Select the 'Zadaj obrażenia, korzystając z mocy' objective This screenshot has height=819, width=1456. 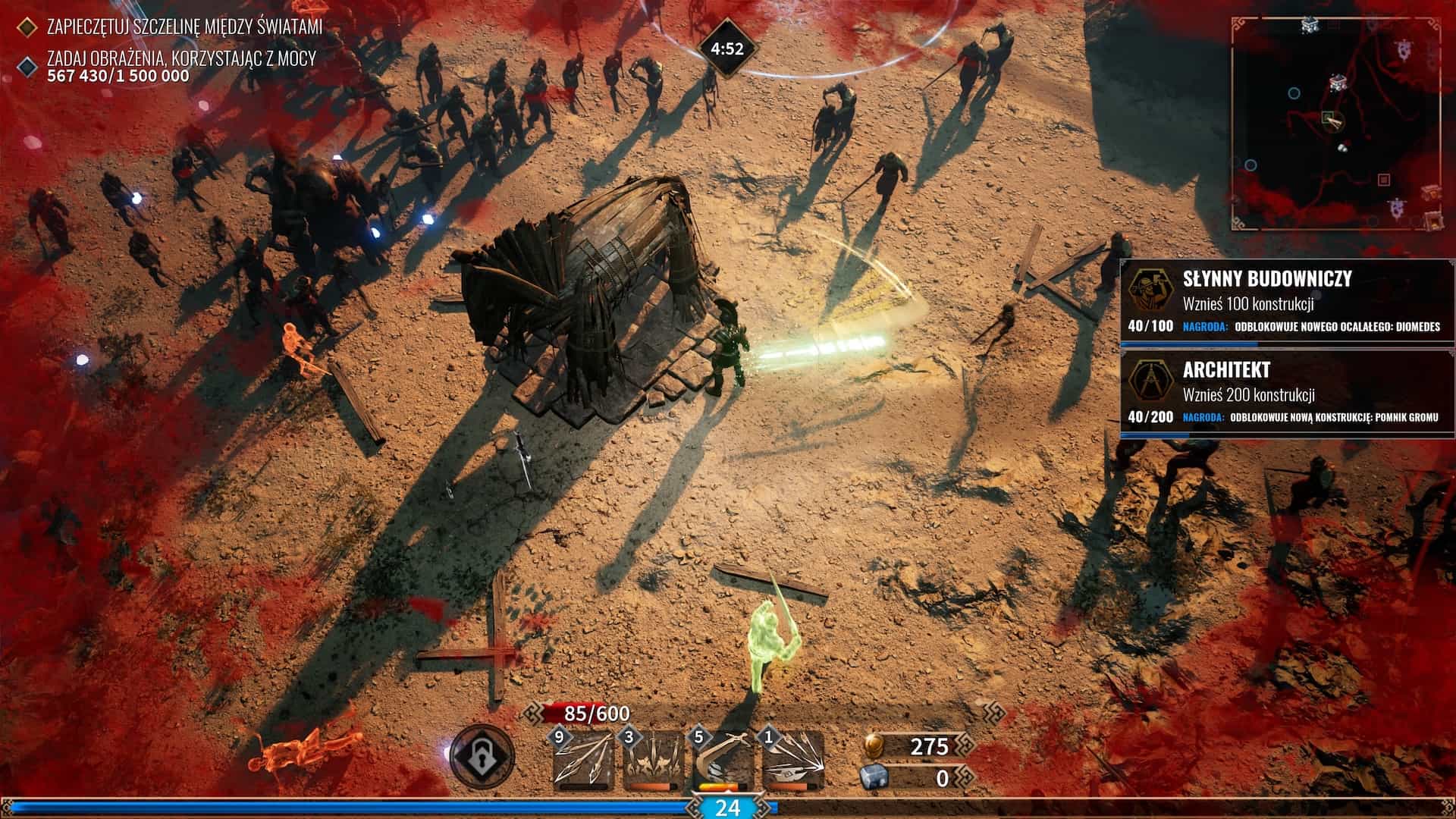tap(180, 58)
